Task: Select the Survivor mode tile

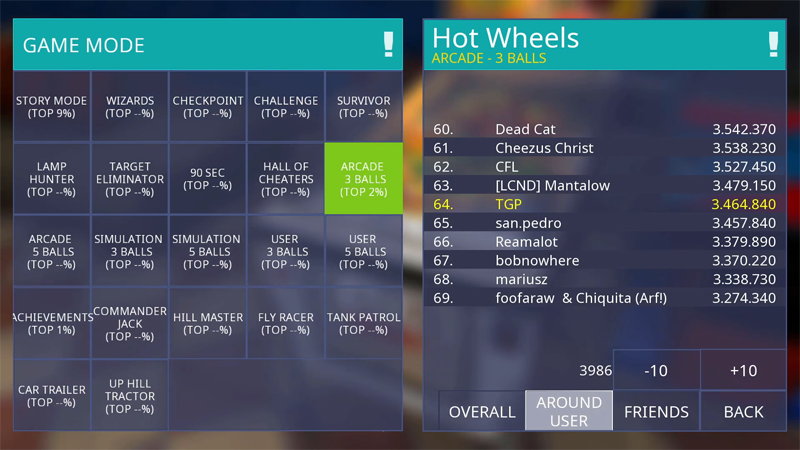Action: tap(363, 107)
